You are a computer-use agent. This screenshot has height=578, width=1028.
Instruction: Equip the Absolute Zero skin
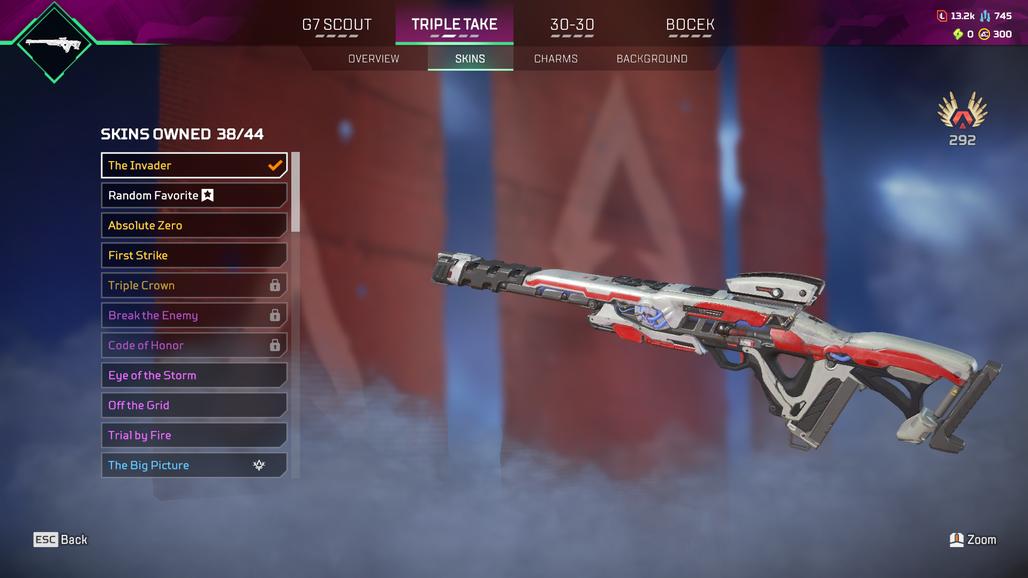pyautogui.click(x=194, y=225)
